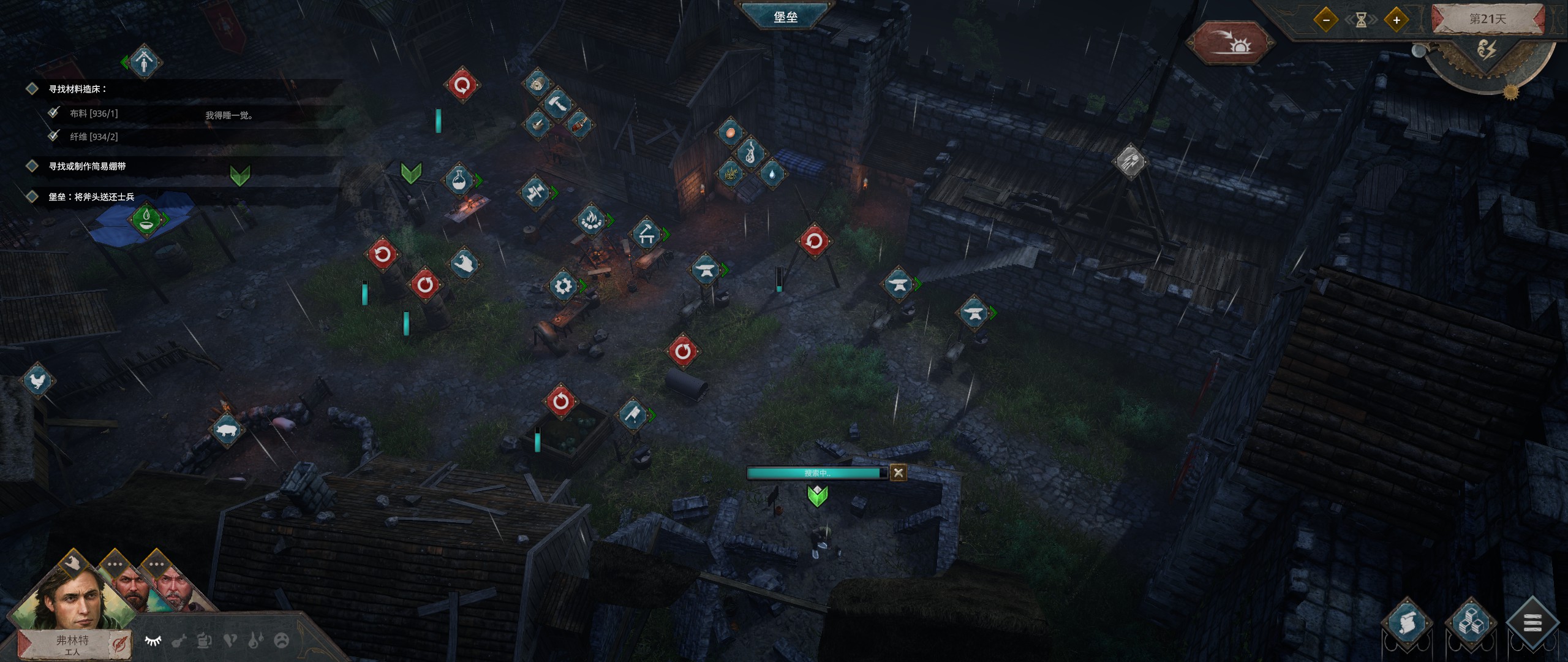Click the 堡垒 location banner
This screenshot has height=662, width=1568.
[785, 17]
